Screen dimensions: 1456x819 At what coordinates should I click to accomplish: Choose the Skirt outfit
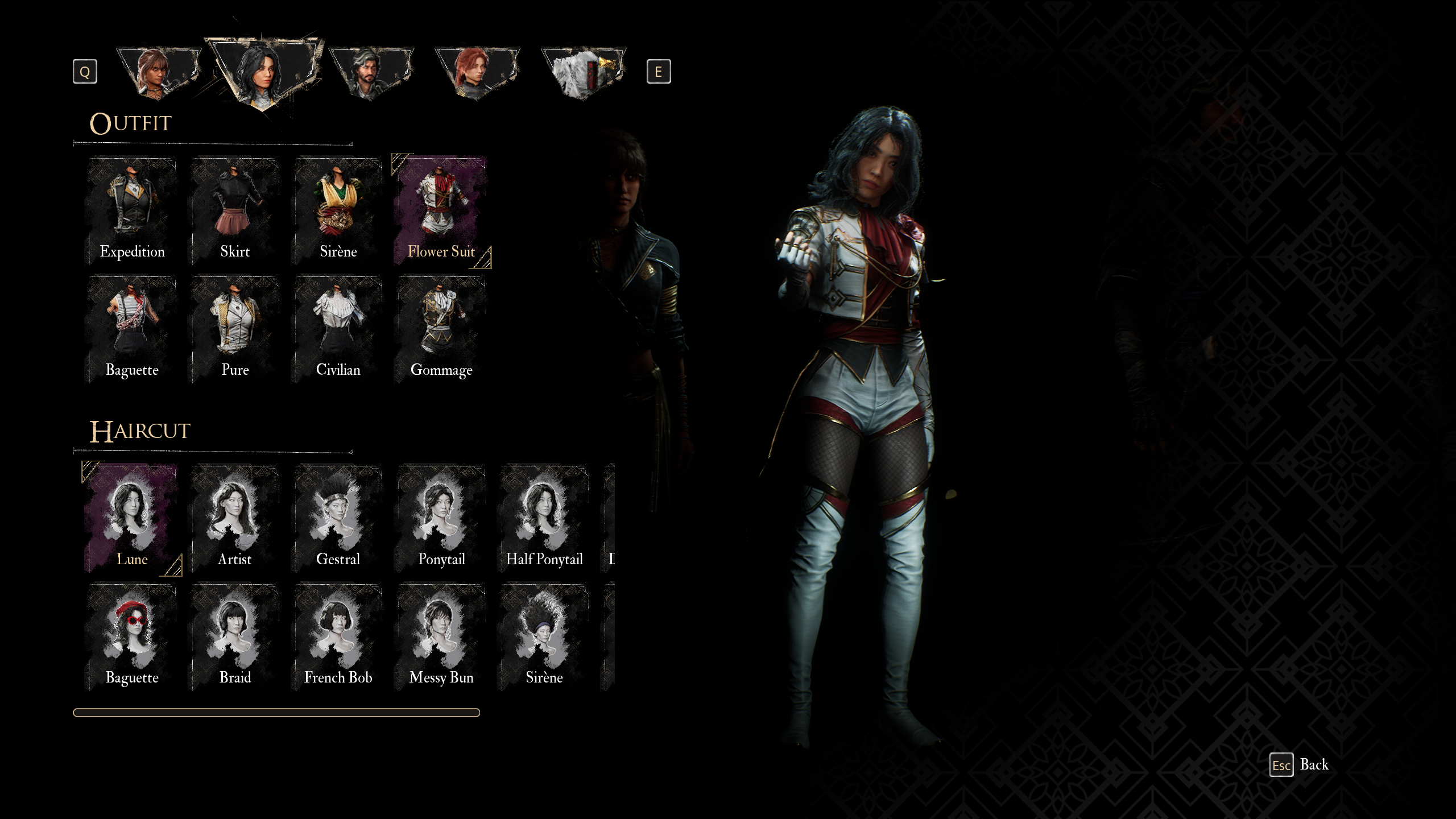tap(235, 212)
